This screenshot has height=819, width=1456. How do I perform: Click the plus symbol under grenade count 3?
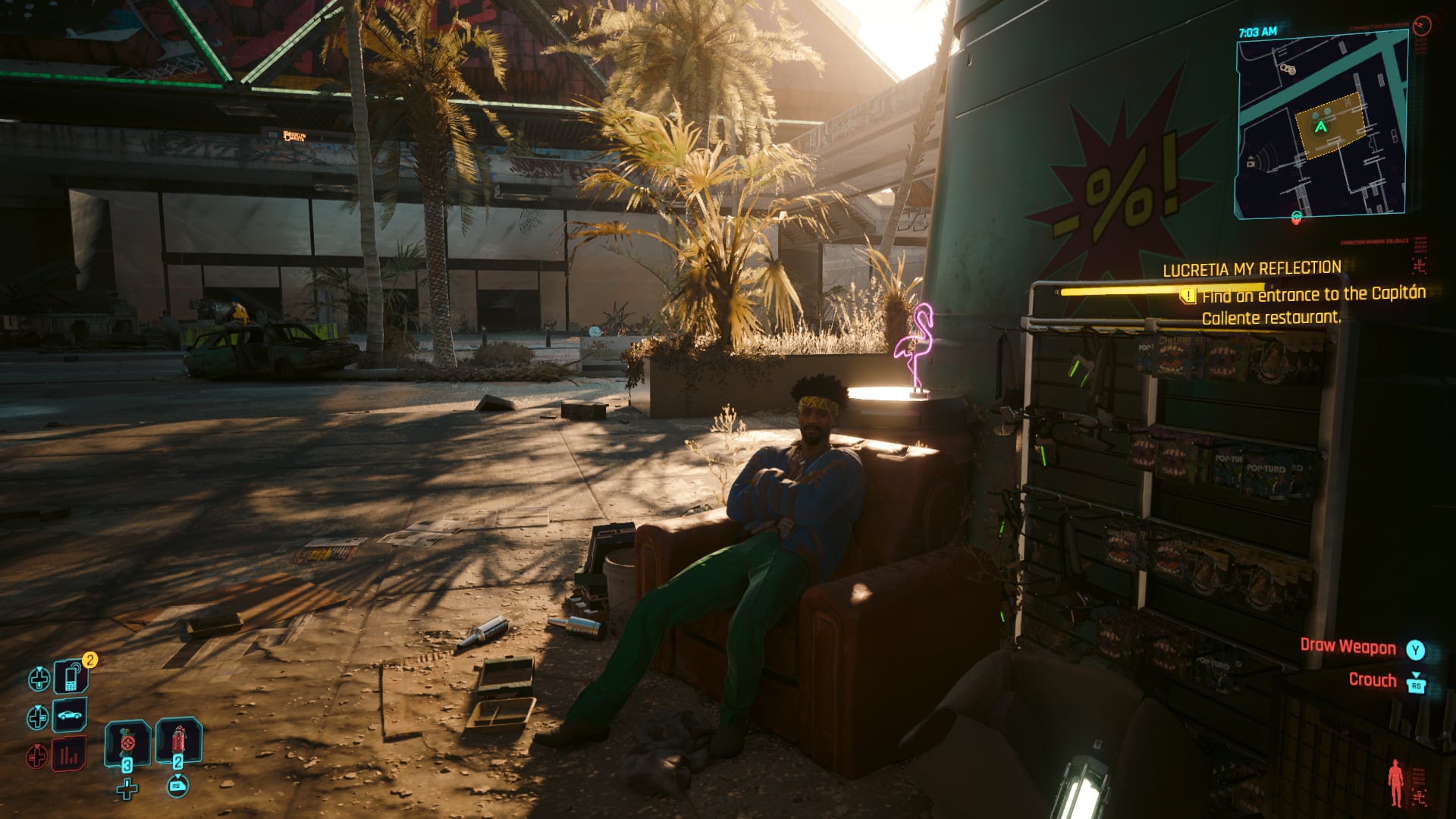pyautogui.click(x=127, y=789)
